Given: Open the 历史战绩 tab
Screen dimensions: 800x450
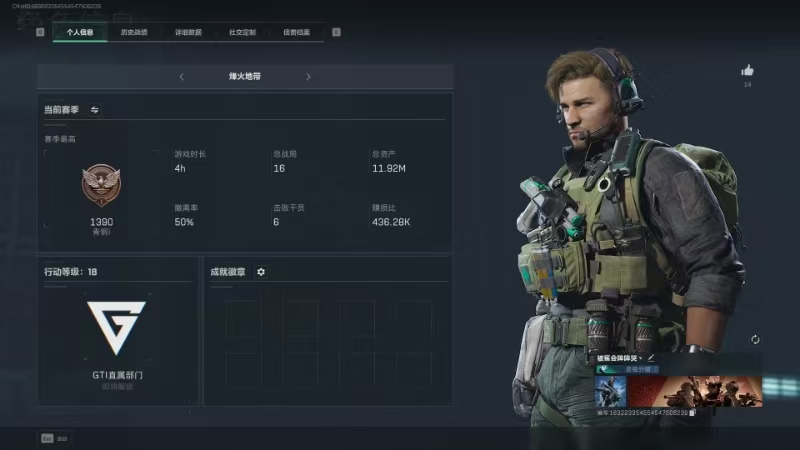Looking at the screenshot, I should click(134, 32).
